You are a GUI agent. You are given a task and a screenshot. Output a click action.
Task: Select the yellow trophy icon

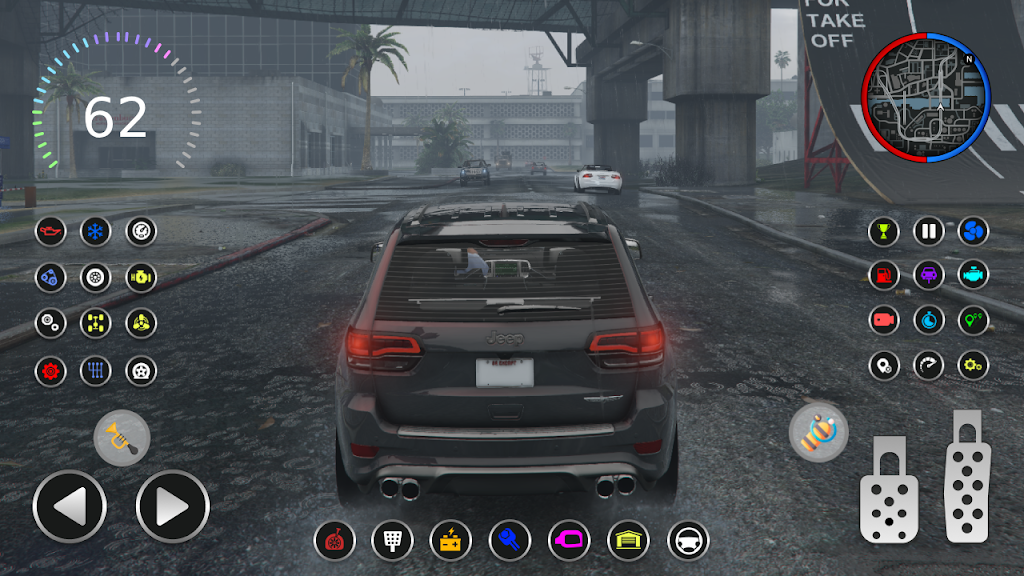(x=884, y=232)
